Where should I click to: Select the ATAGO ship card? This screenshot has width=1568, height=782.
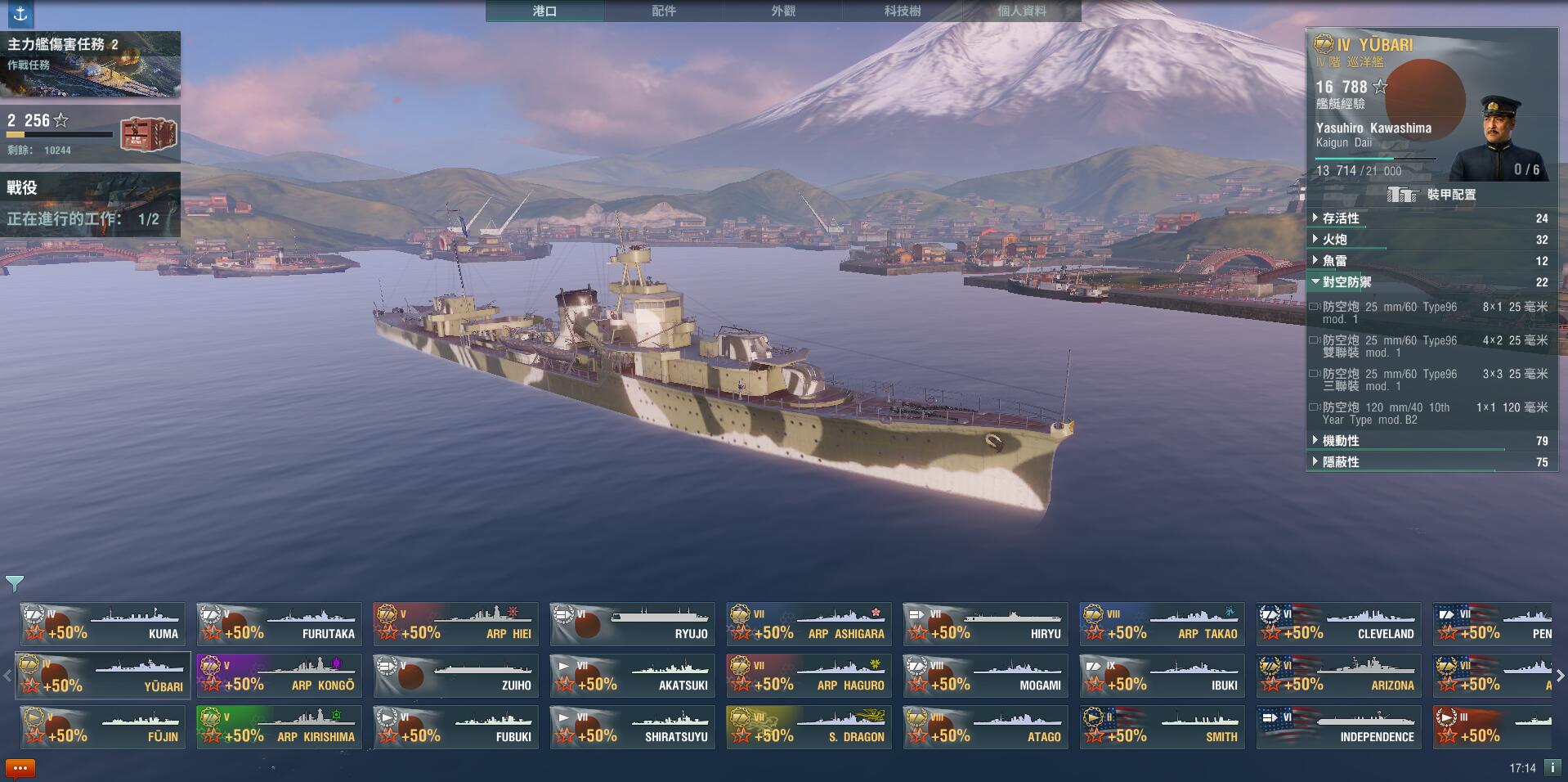pyautogui.click(x=985, y=727)
